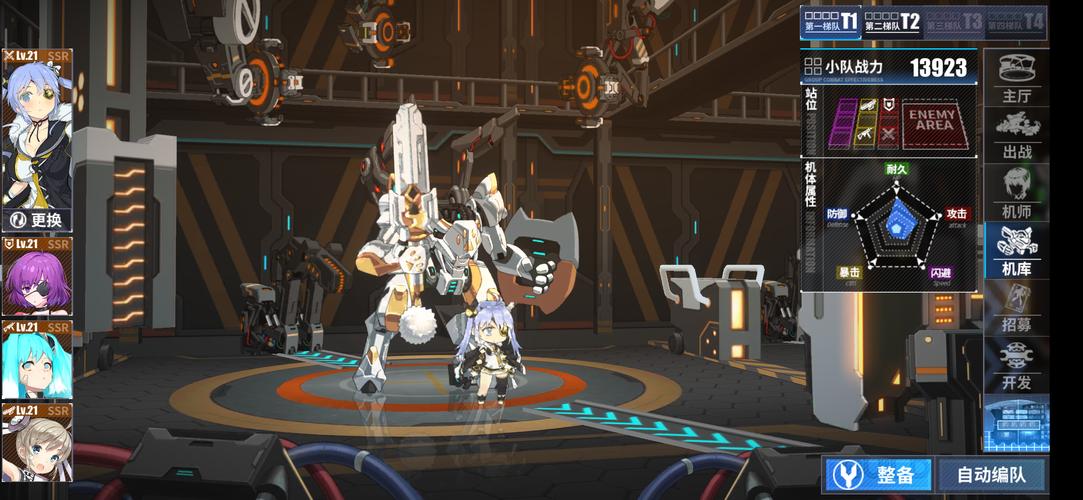Choose the teal-haired pilot portrait
The width and height of the screenshot is (1083, 500).
(37, 360)
